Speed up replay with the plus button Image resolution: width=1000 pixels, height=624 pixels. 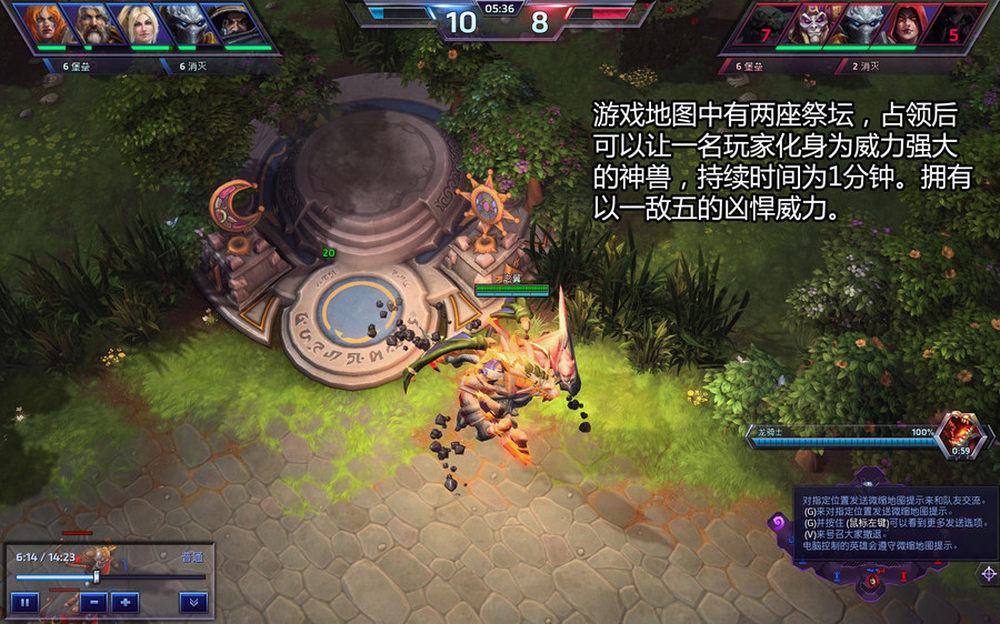point(125,602)
